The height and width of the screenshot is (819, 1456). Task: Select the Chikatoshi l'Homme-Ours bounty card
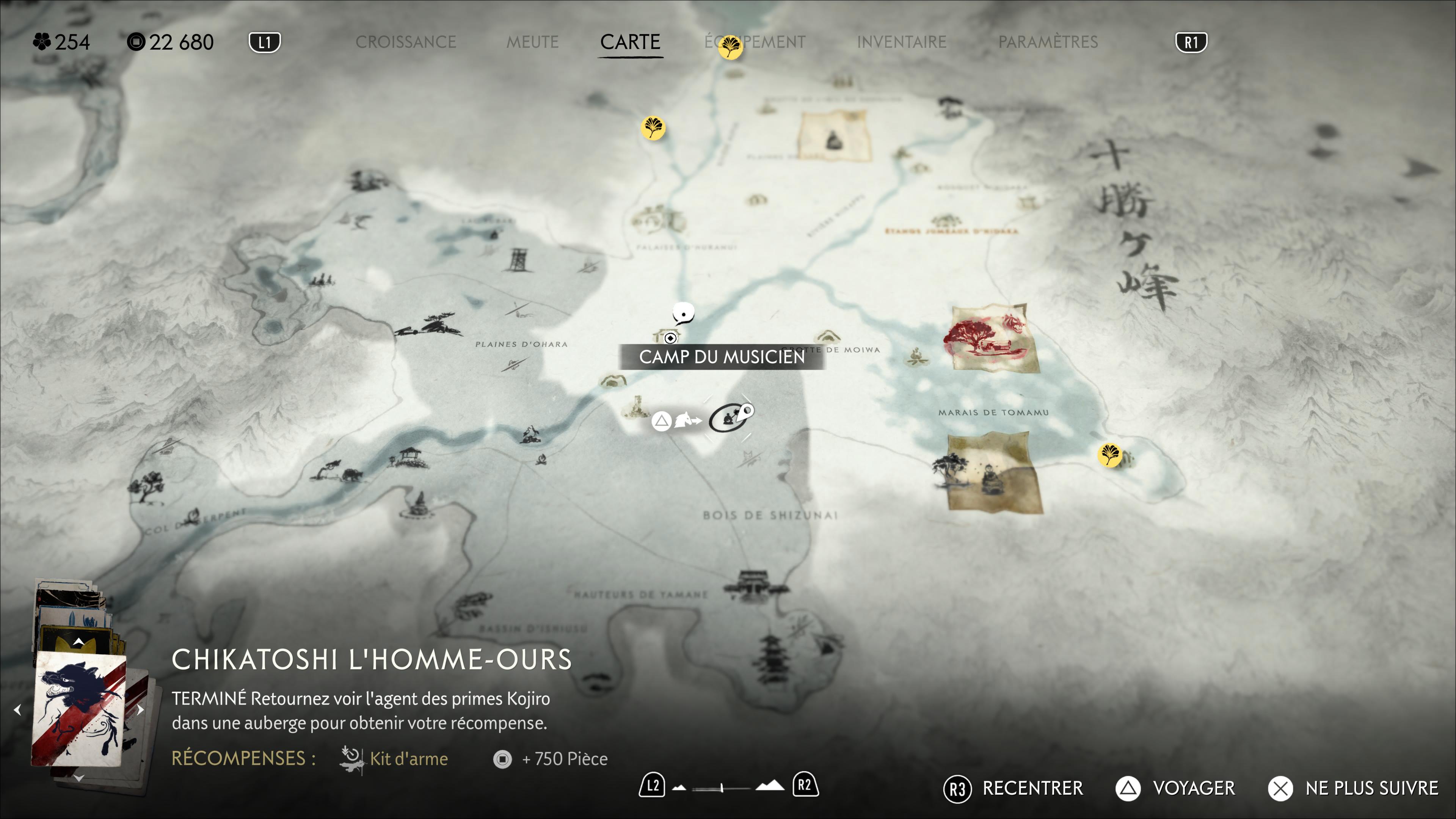click(x=79, y=709)
